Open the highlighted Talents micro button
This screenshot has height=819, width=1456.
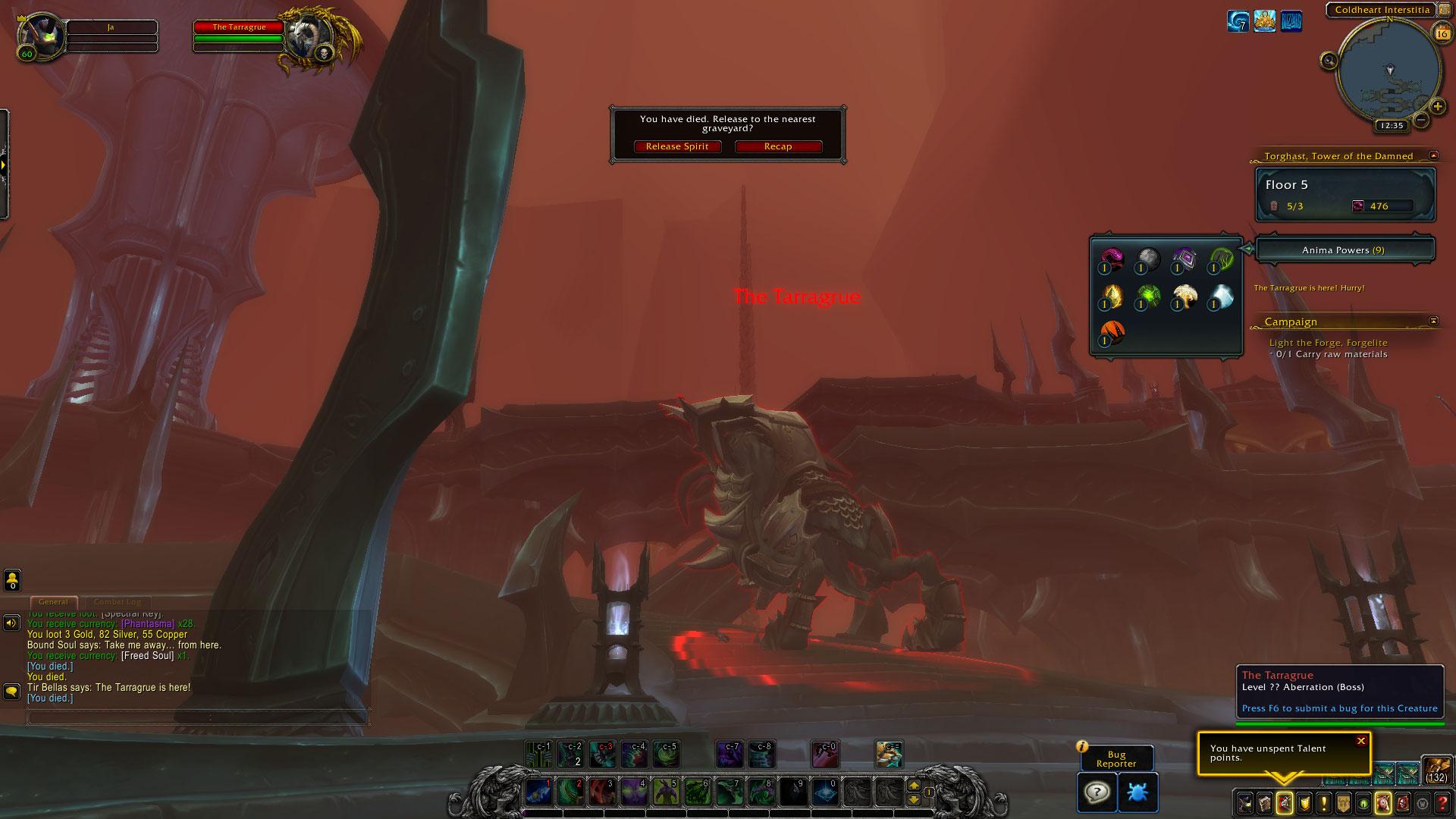(x=1284, y=802)
